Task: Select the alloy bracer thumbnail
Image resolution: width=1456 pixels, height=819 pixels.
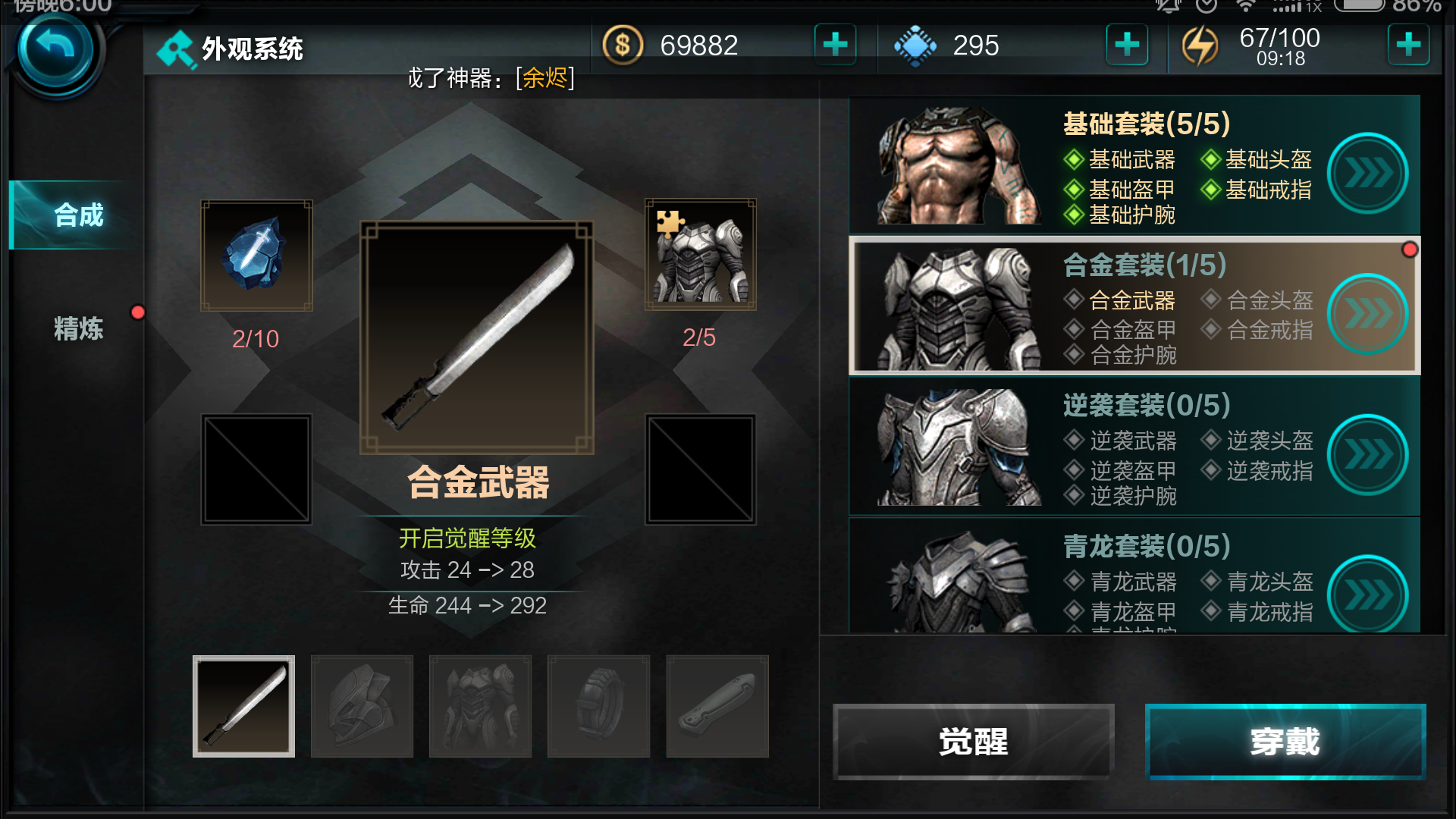Action: [x=717, y=706]
